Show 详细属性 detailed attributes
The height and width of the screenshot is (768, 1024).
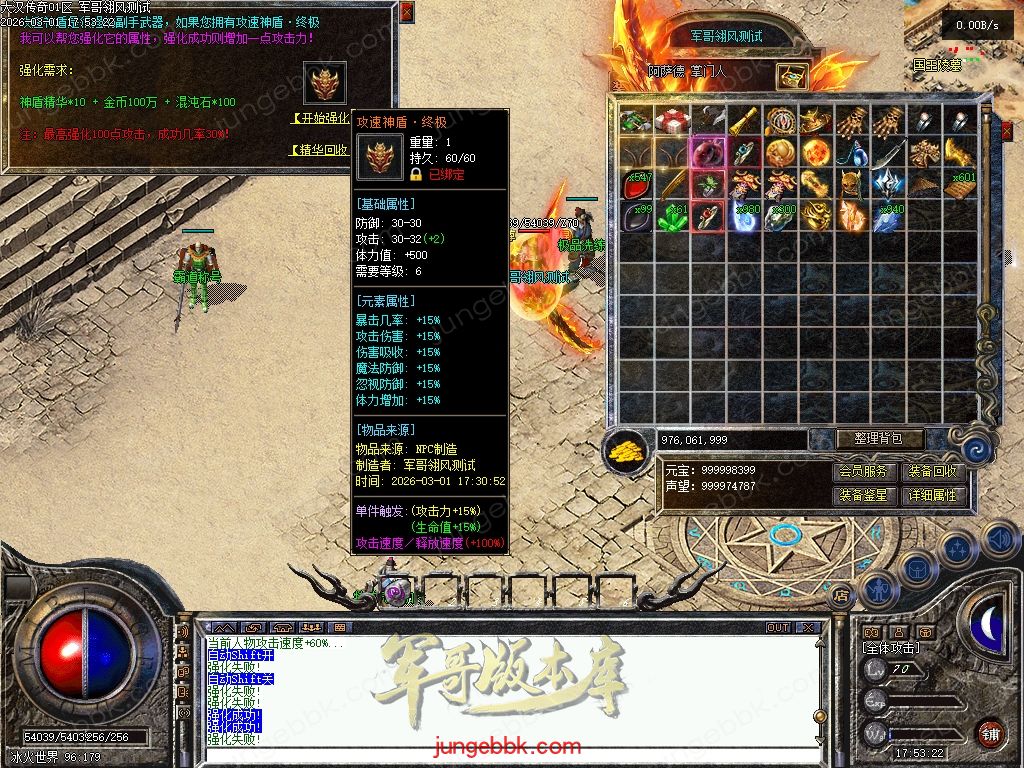pos(932,495)
